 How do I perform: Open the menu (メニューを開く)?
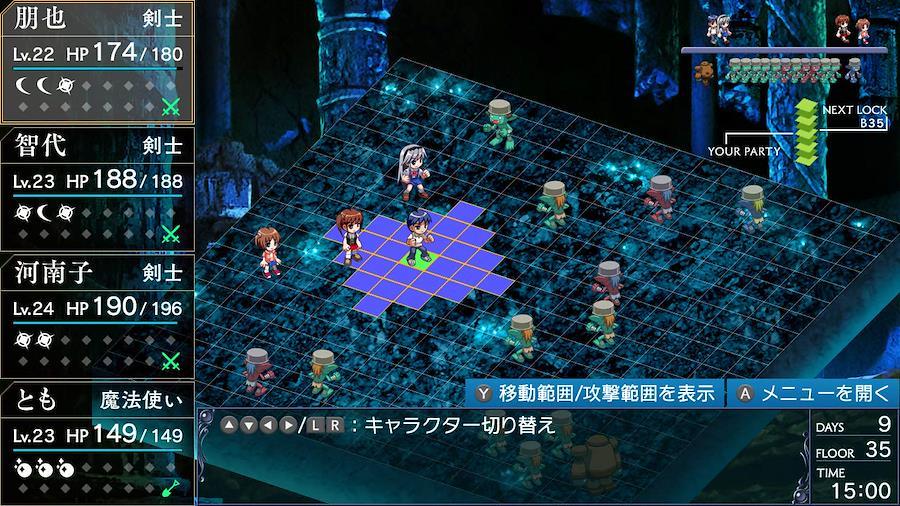tap(810, 393)
